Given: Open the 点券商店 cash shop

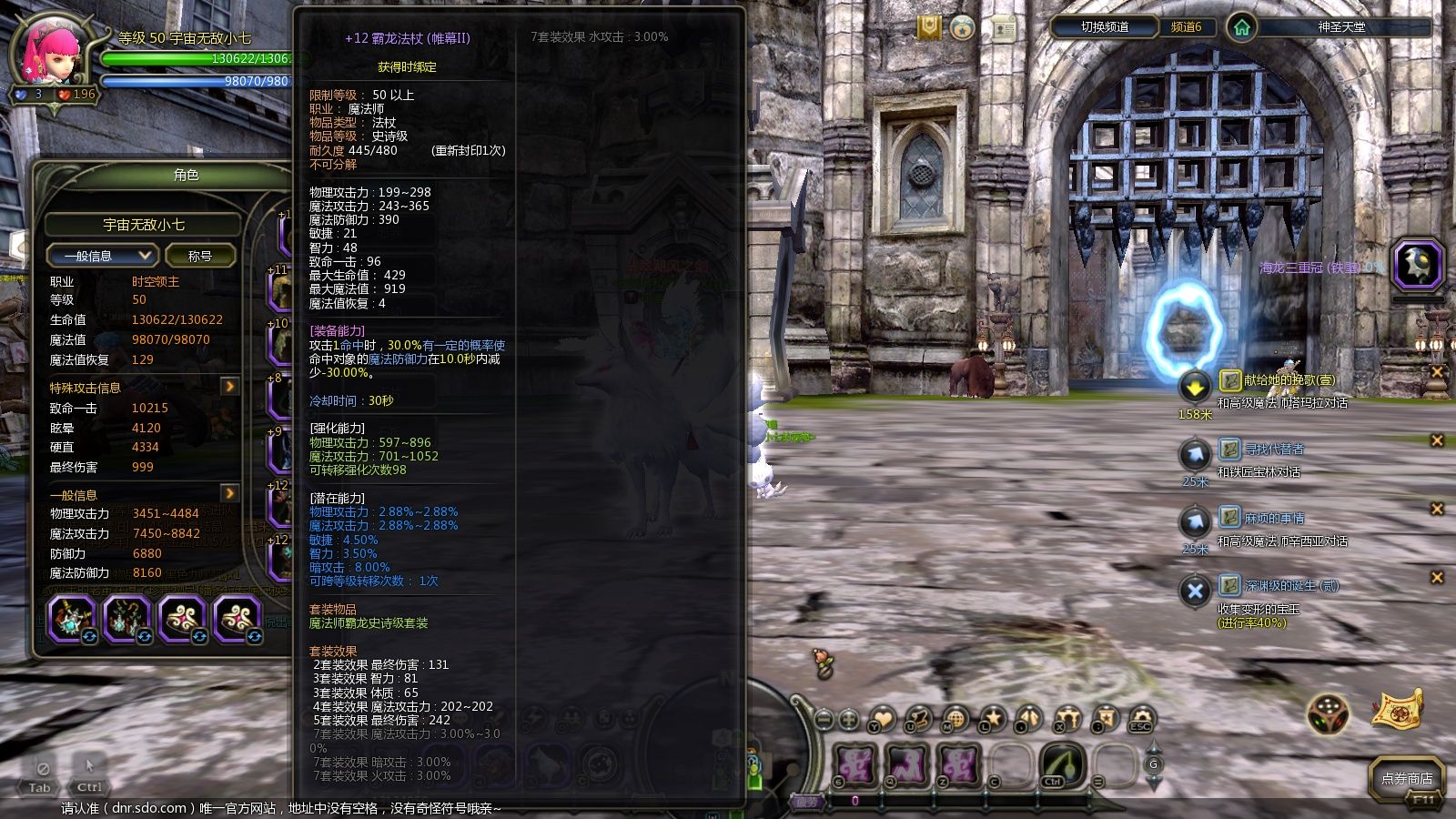Looking at the screenshot, I should pos(1406,778).
